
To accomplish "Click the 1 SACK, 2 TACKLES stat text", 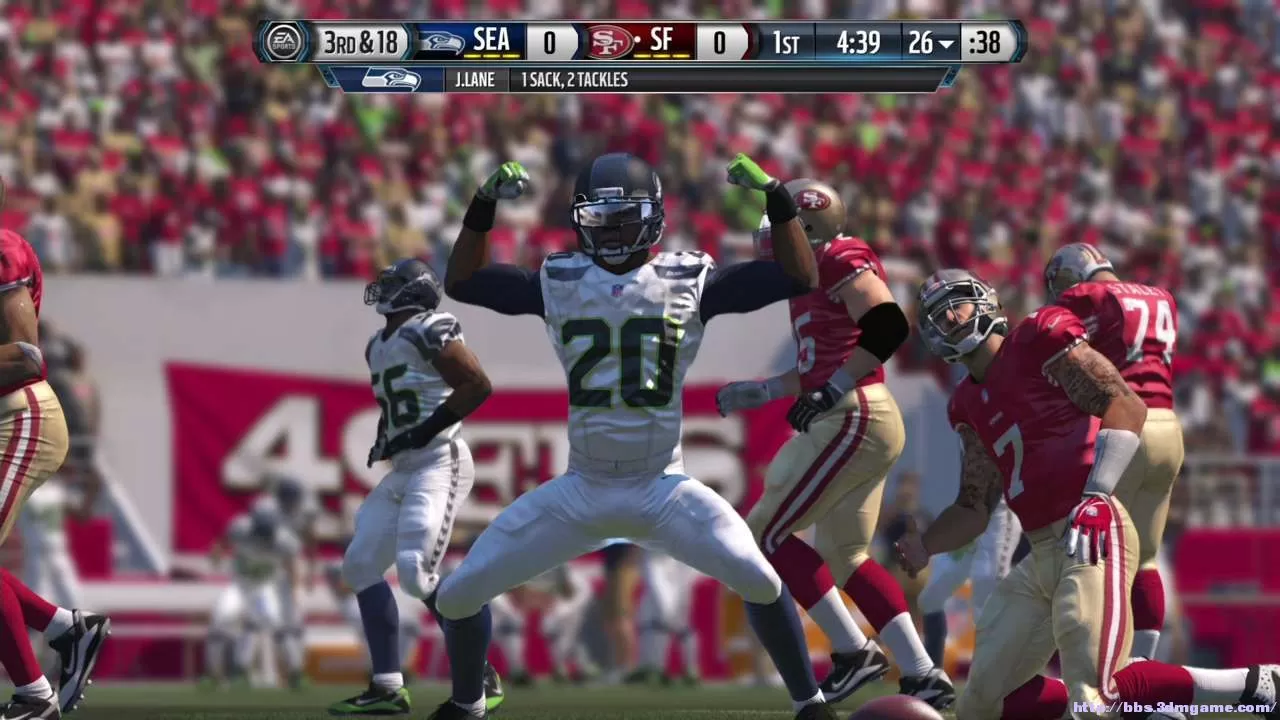I will (x=575, y=79).
